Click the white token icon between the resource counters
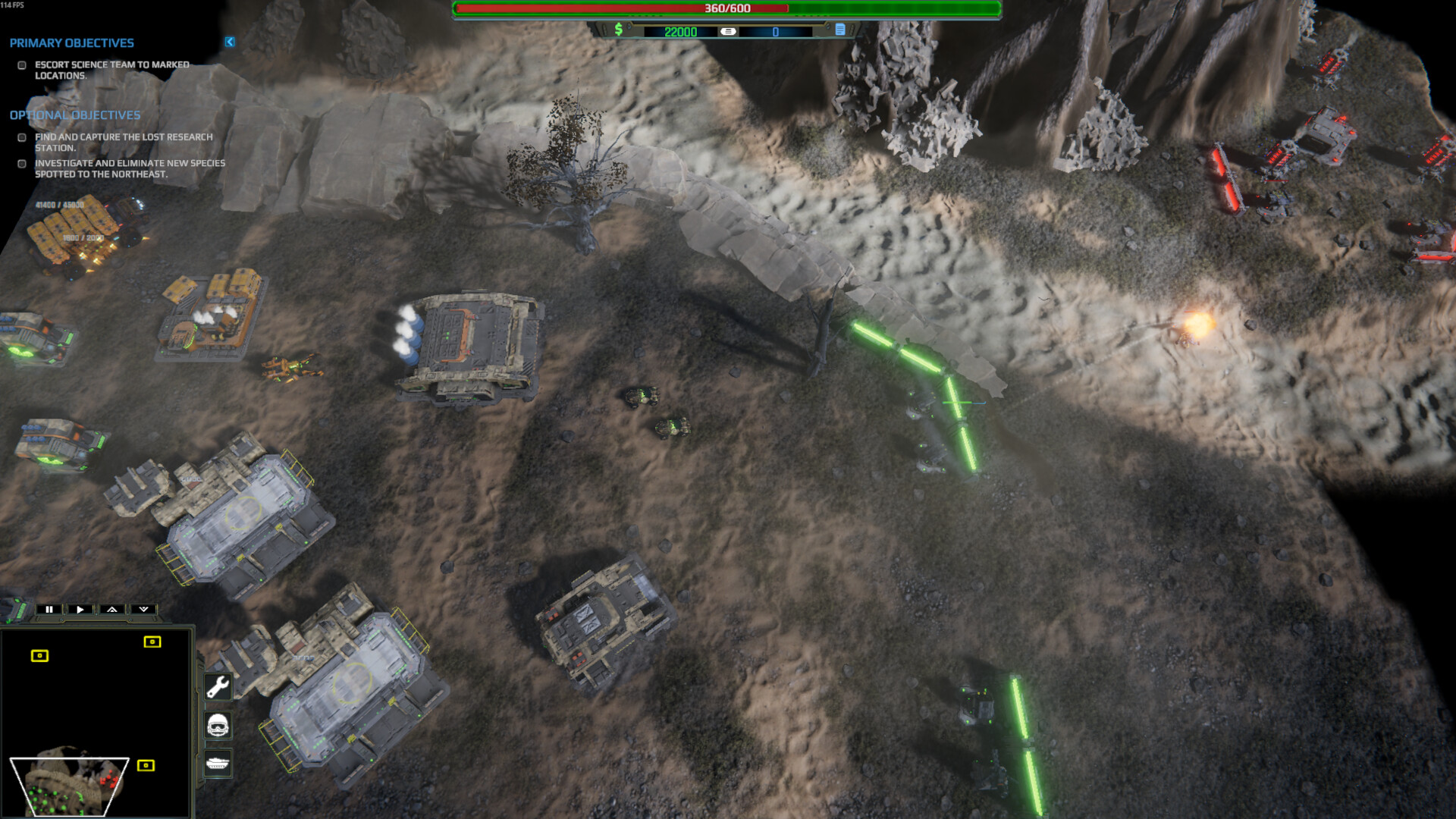The image size is (1456, 819). coord(730,32)
